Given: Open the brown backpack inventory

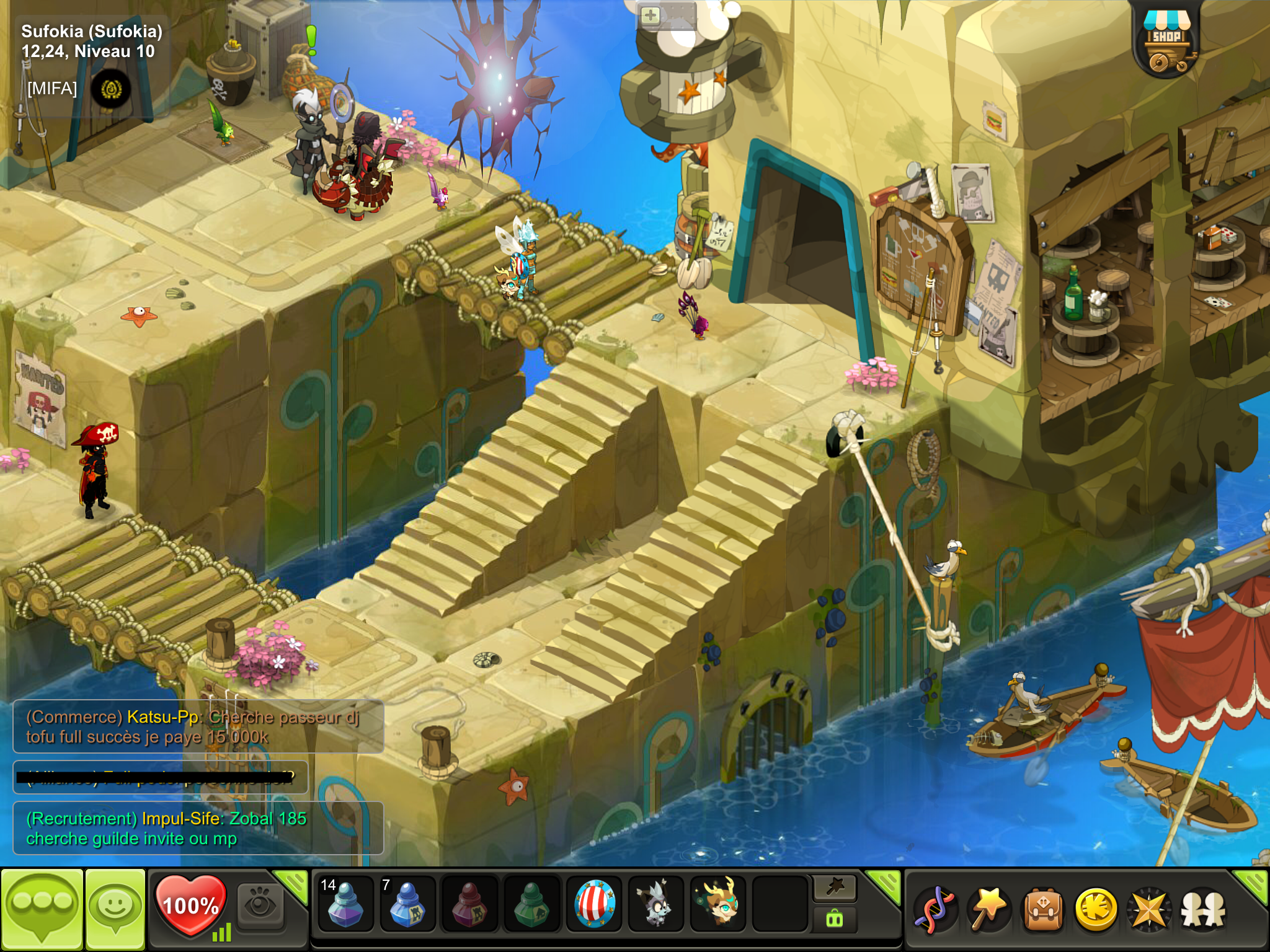Looking at the screenshot, I should pos(1043,910).
